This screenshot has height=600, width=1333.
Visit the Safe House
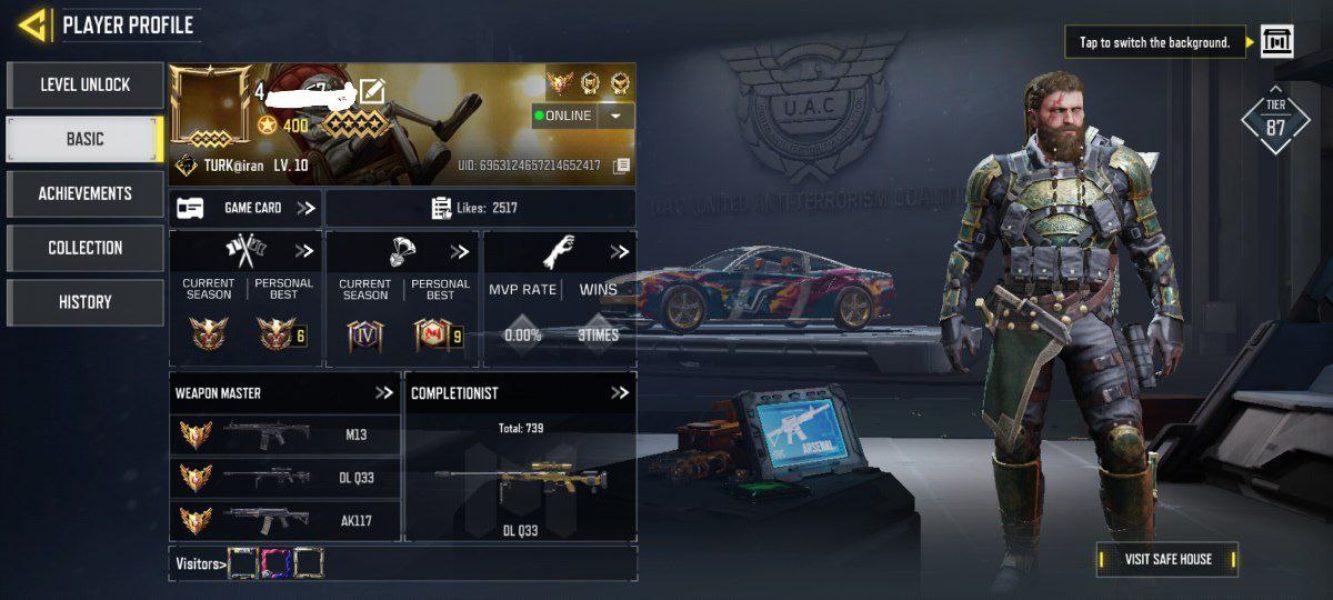1167,559
